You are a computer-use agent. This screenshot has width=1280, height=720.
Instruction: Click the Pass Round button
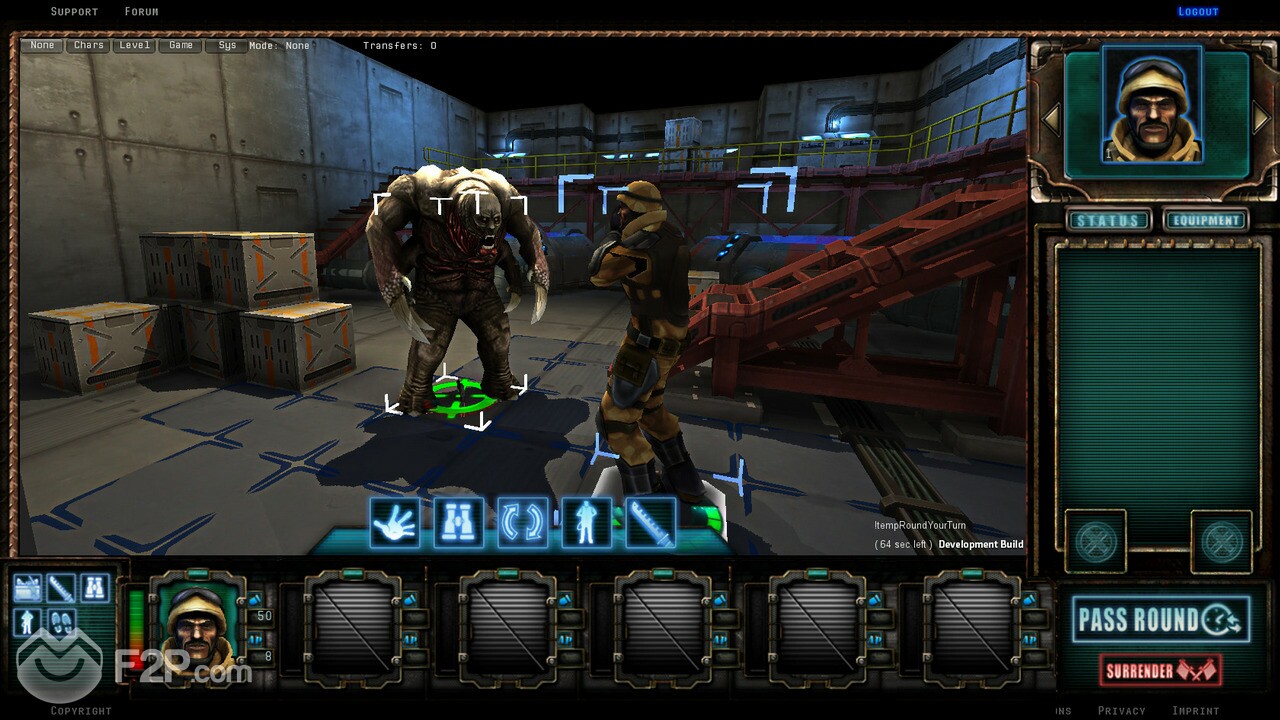pyautogui.click(x=1160, y=620)
